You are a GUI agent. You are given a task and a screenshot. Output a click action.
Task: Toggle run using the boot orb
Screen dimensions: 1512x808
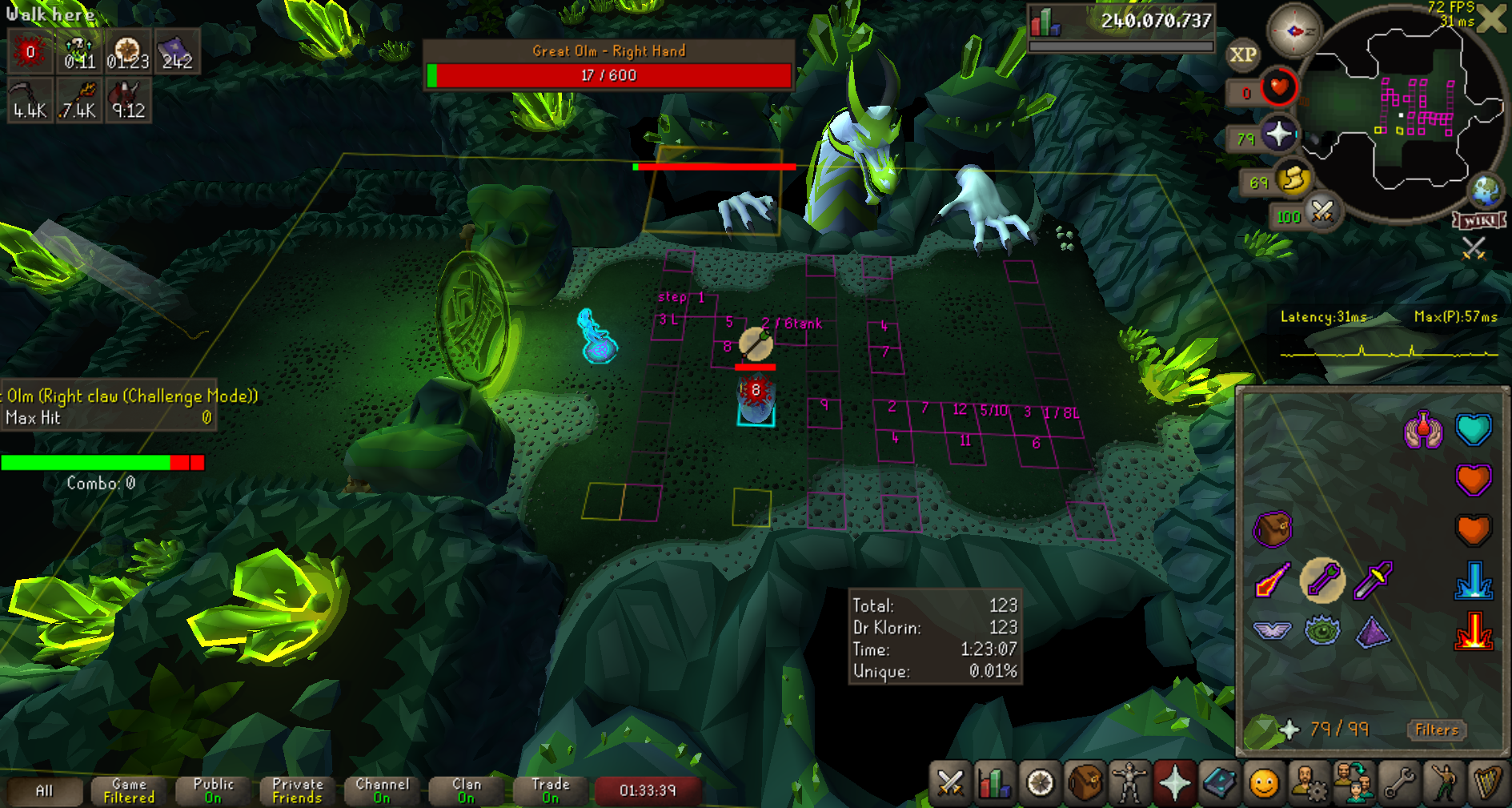click(x=1292, y=180)
